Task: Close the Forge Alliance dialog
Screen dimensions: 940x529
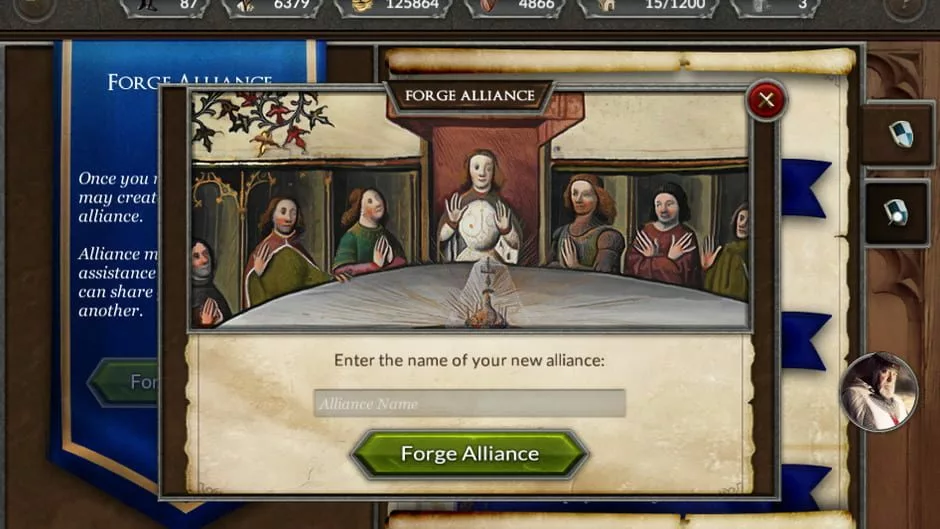Action: point(767,100)
